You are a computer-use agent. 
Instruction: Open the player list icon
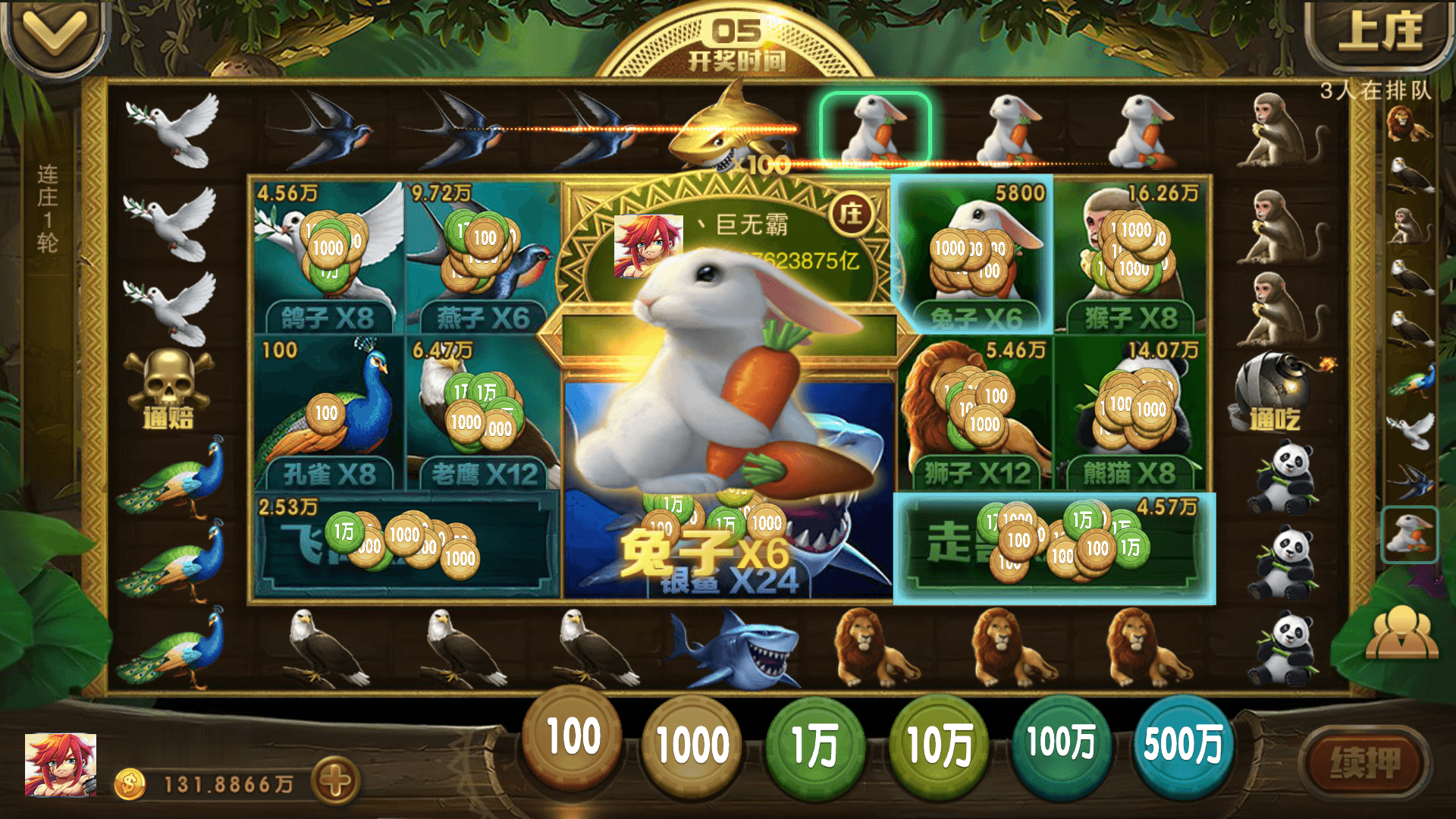(x=1401, y=633)
